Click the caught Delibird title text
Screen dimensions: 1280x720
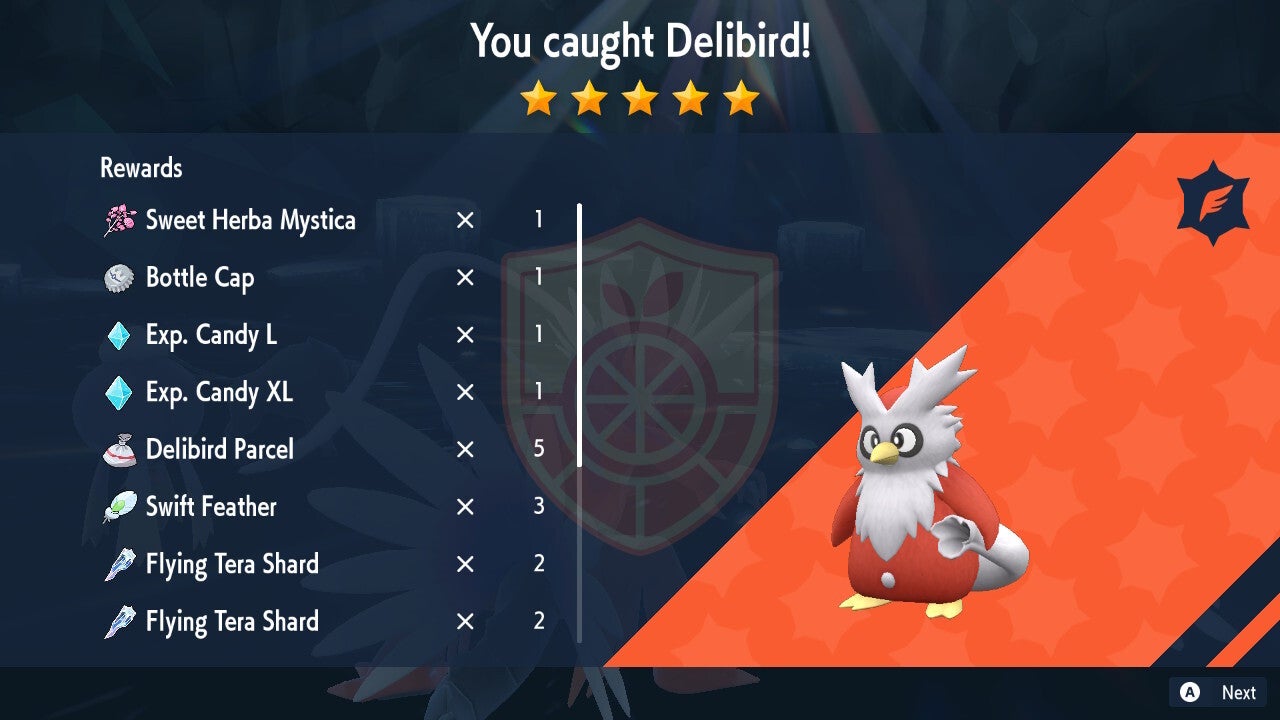pos(640,42)
